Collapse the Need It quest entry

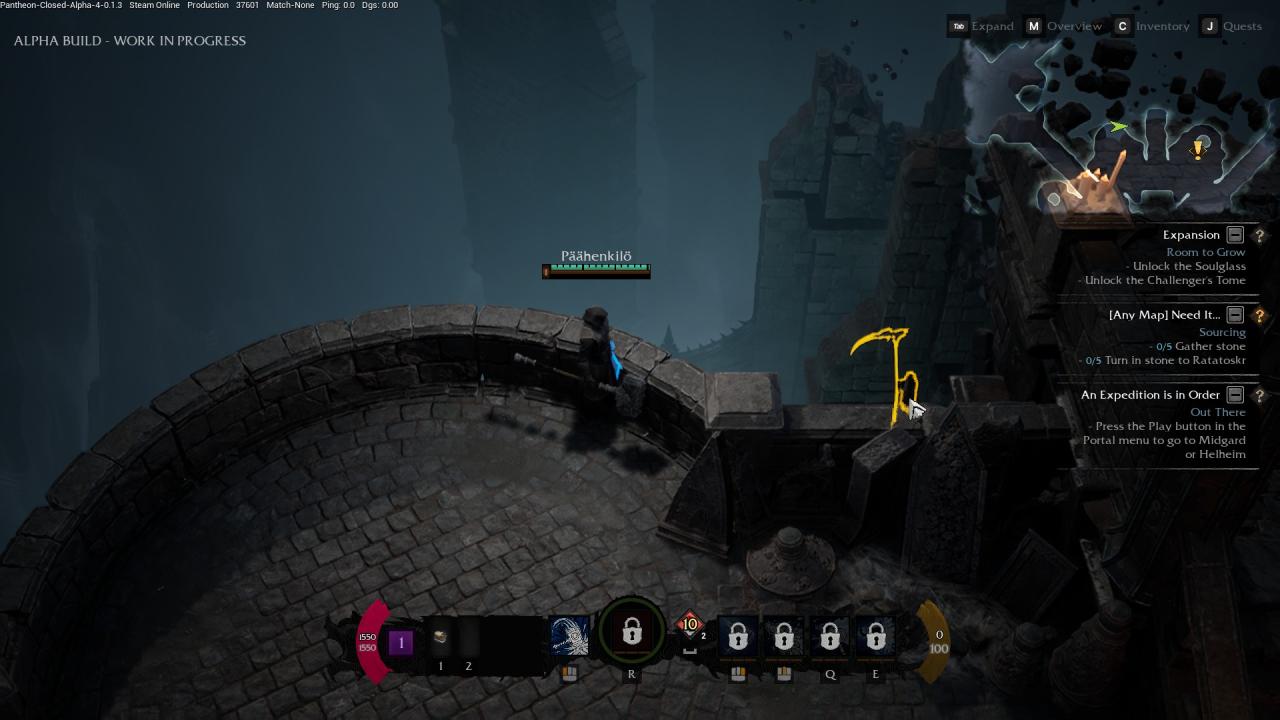[1235, 315]
